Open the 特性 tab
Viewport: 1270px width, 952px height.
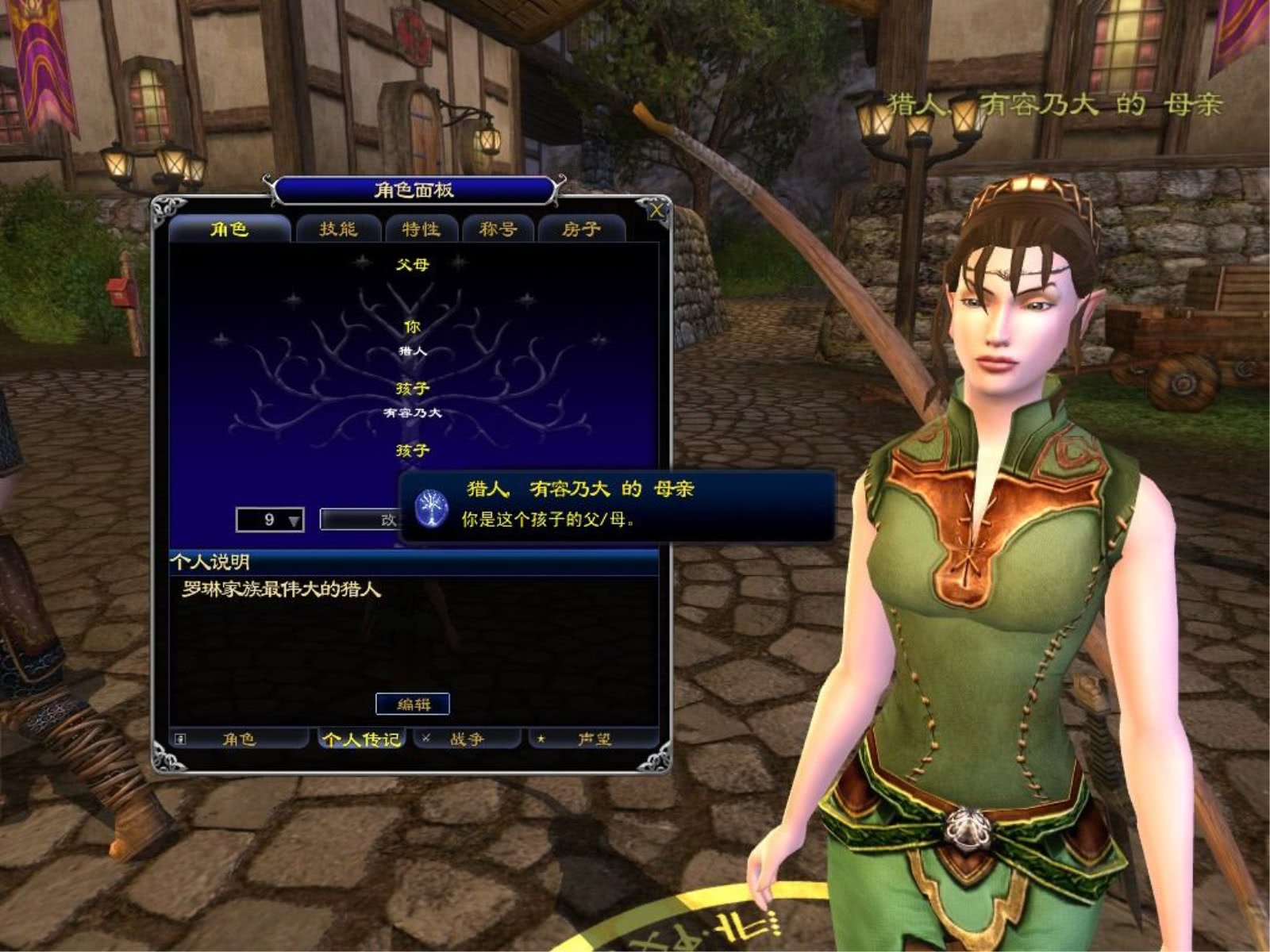[421, 229]
